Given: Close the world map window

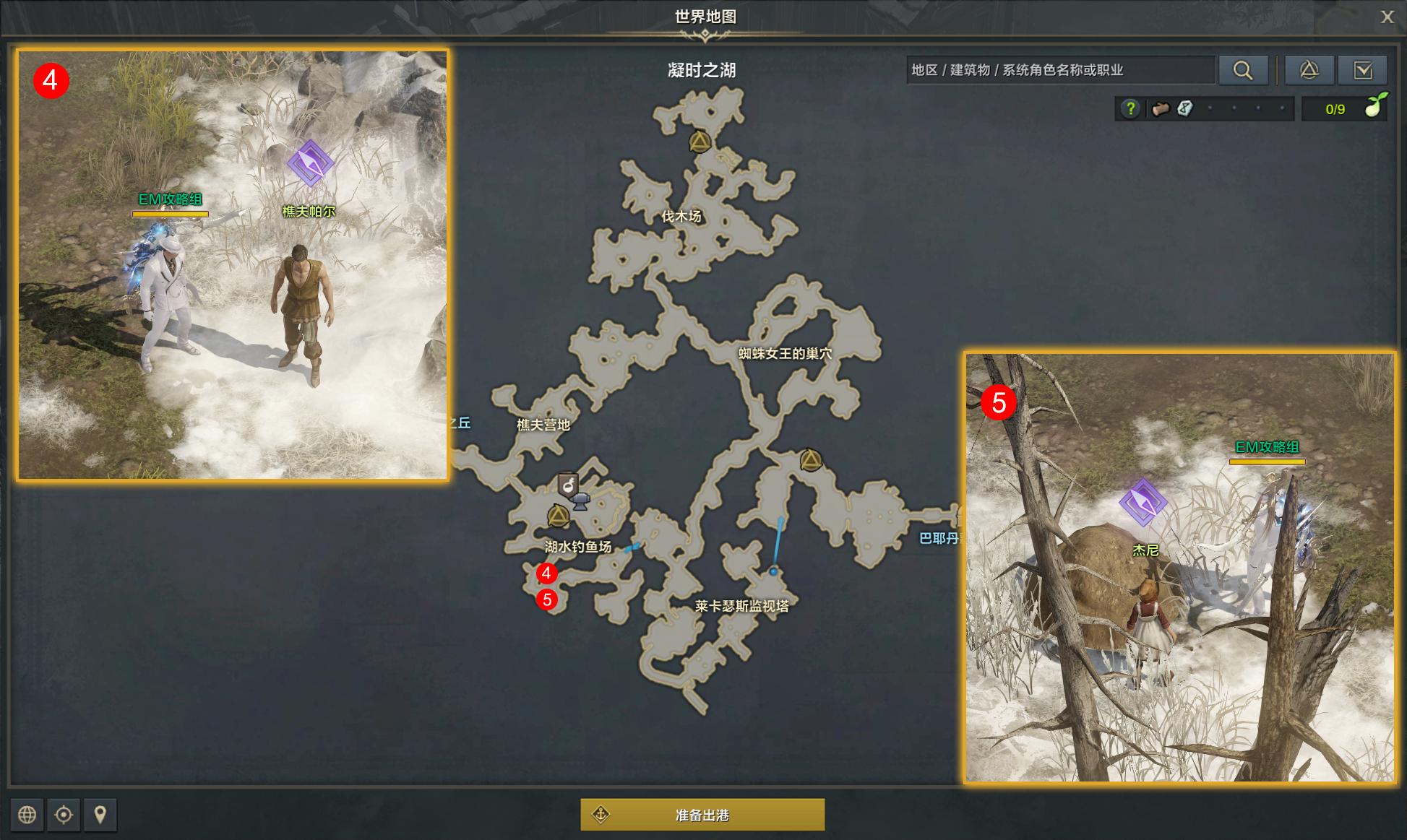Looking at the screenshot, I should [x=1387, y=17].
